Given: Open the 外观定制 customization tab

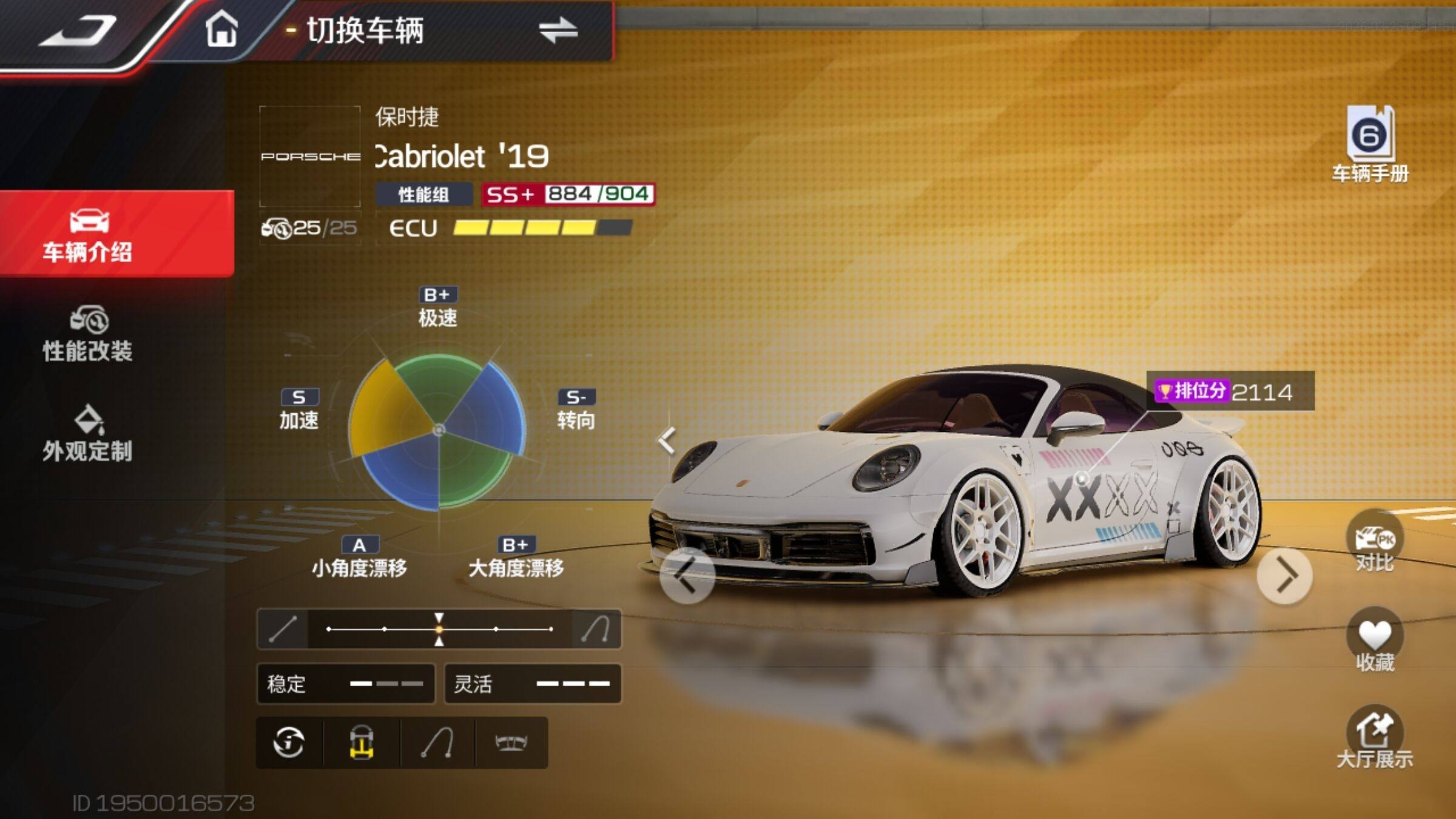Looking at the screenshot, I should (89, 433).
